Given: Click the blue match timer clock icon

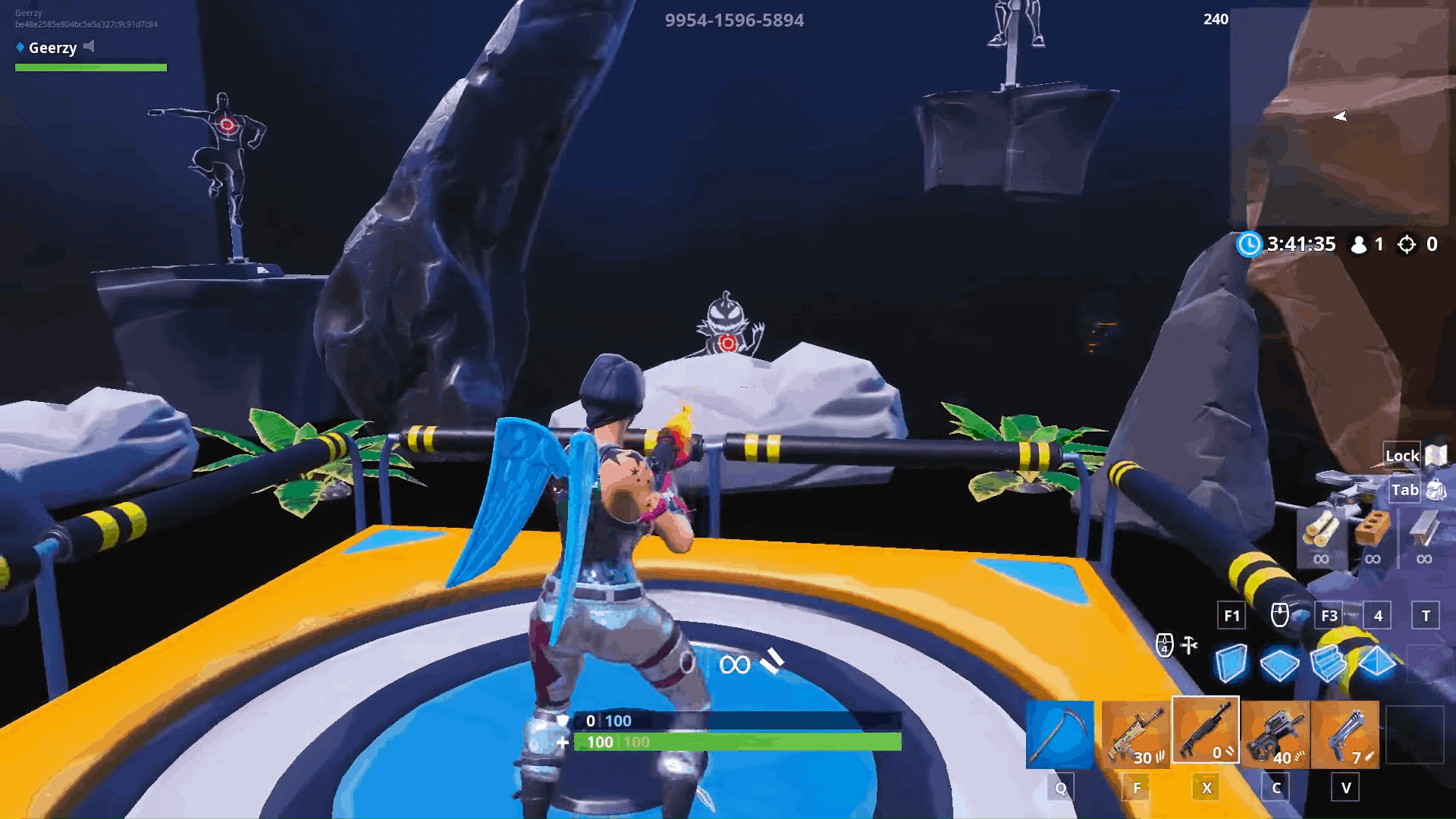Looking at the screenshot, I should pyautogui.click(x=1250, y=244).
